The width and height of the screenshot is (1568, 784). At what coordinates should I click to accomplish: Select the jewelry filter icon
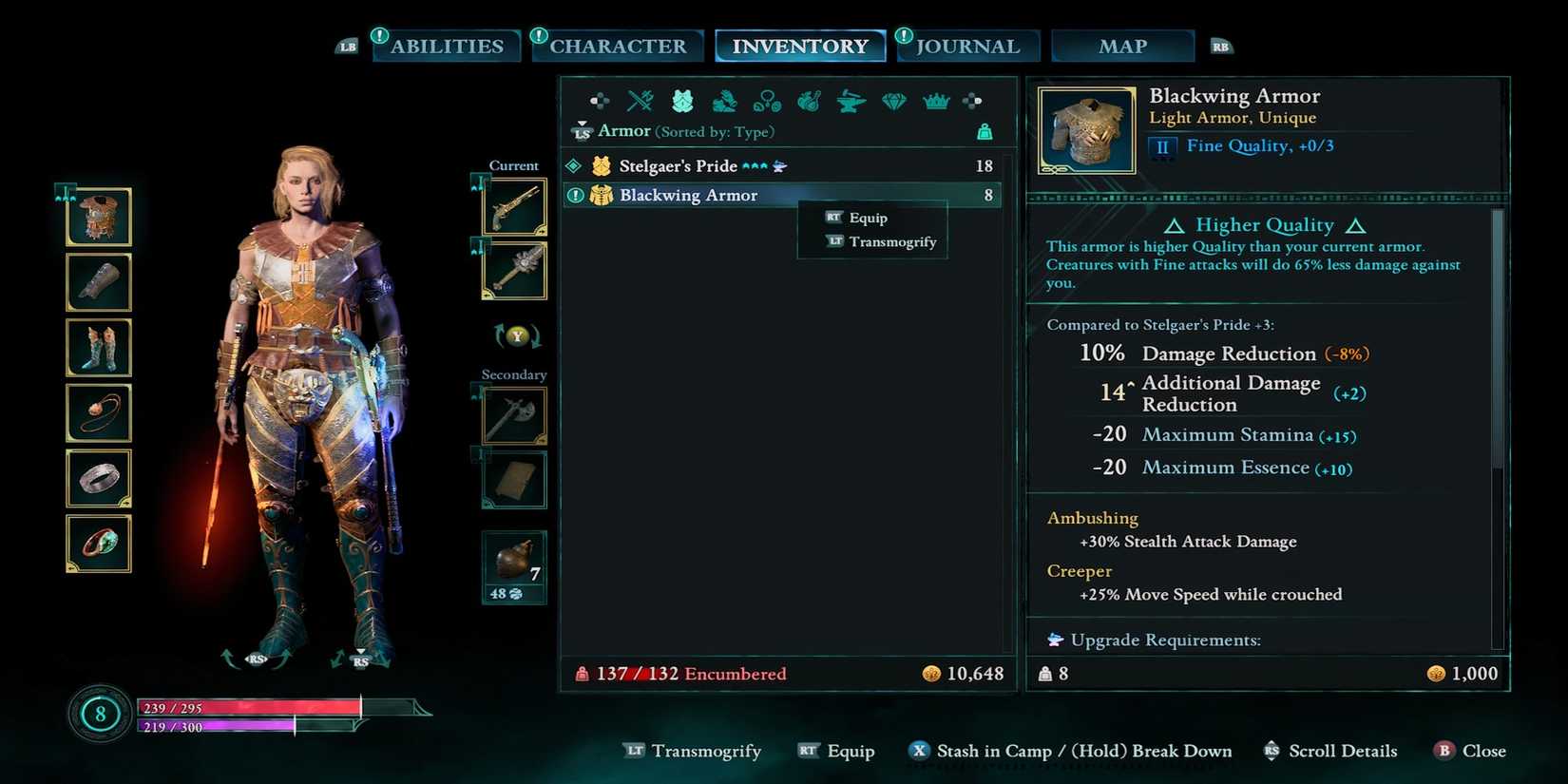tap(766, 102)
